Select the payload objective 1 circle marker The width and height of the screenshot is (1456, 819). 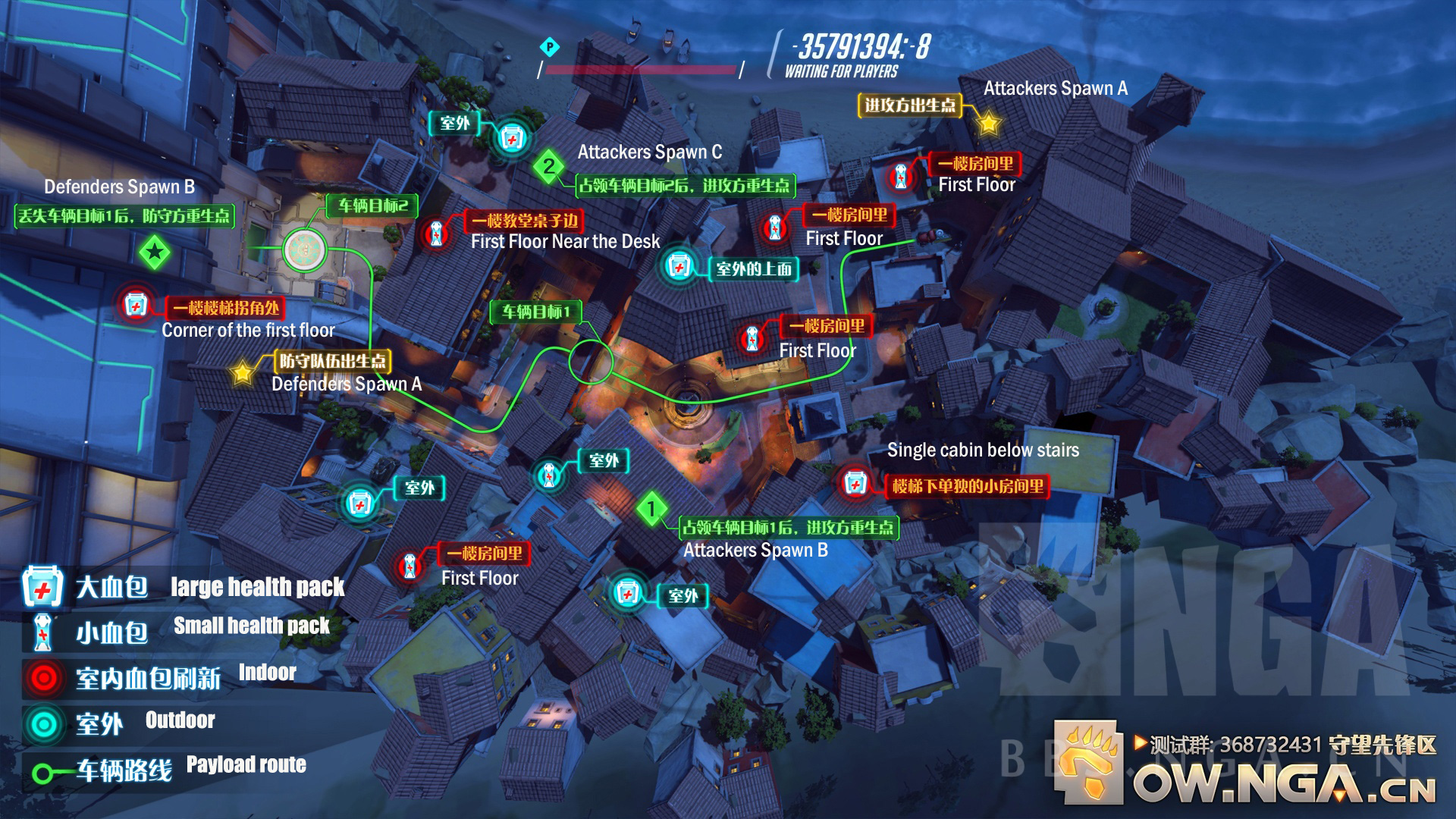[591, 361]
